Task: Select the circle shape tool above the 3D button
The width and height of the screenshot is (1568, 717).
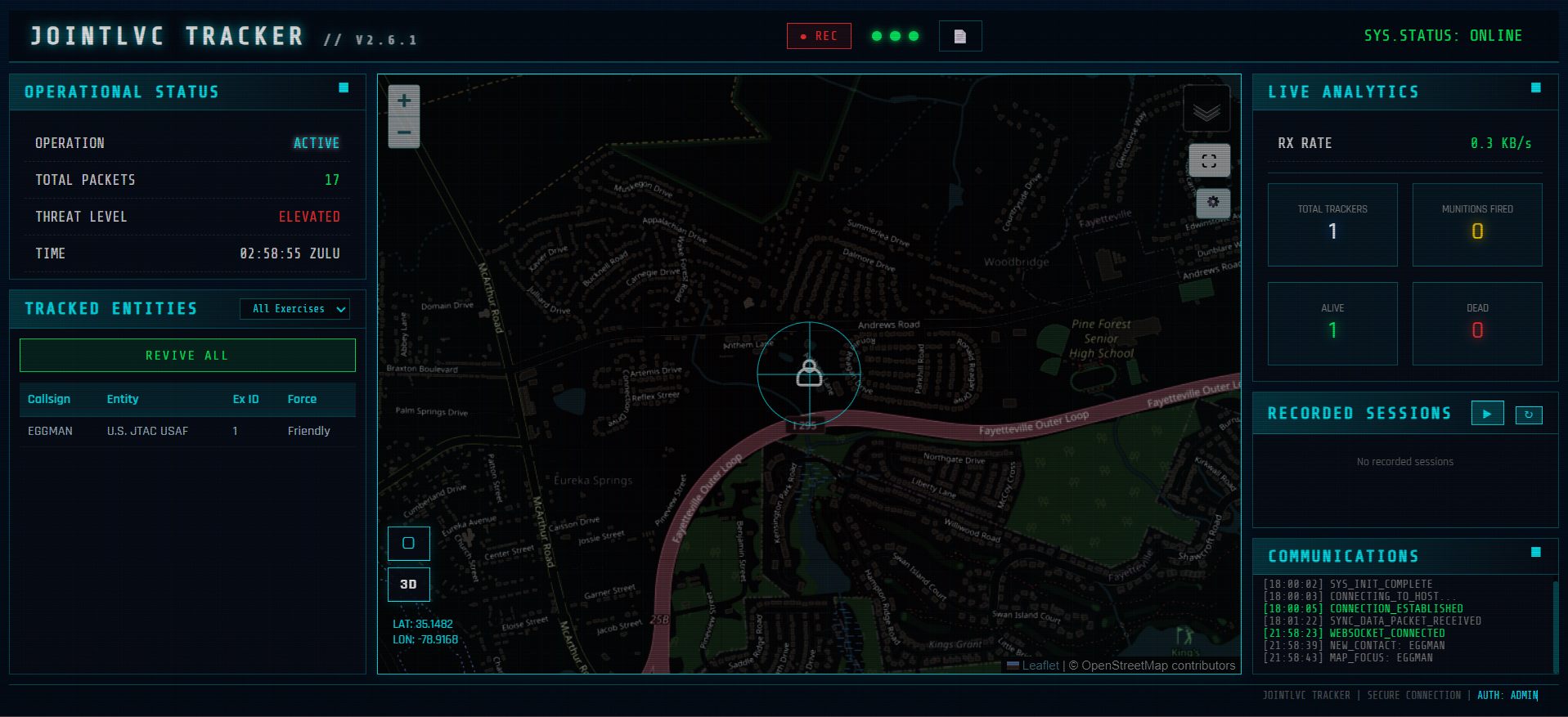Action: [408, 543]
